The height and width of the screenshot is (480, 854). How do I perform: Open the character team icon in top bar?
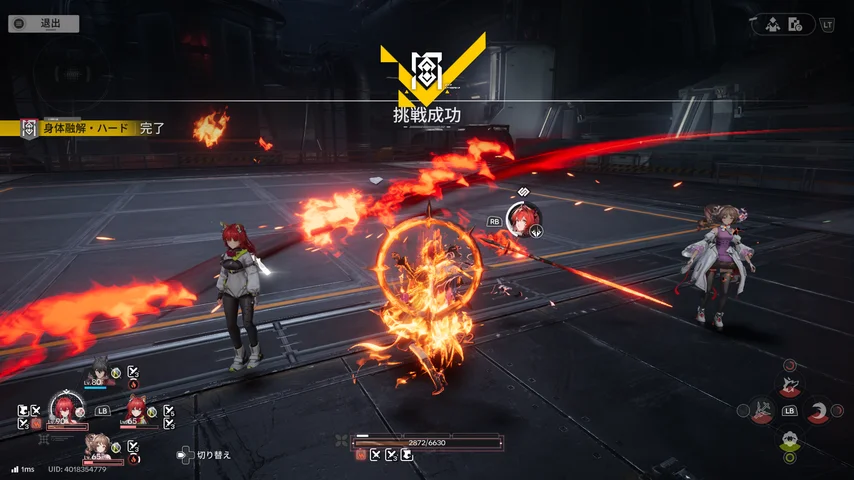(x=773, y=25)
